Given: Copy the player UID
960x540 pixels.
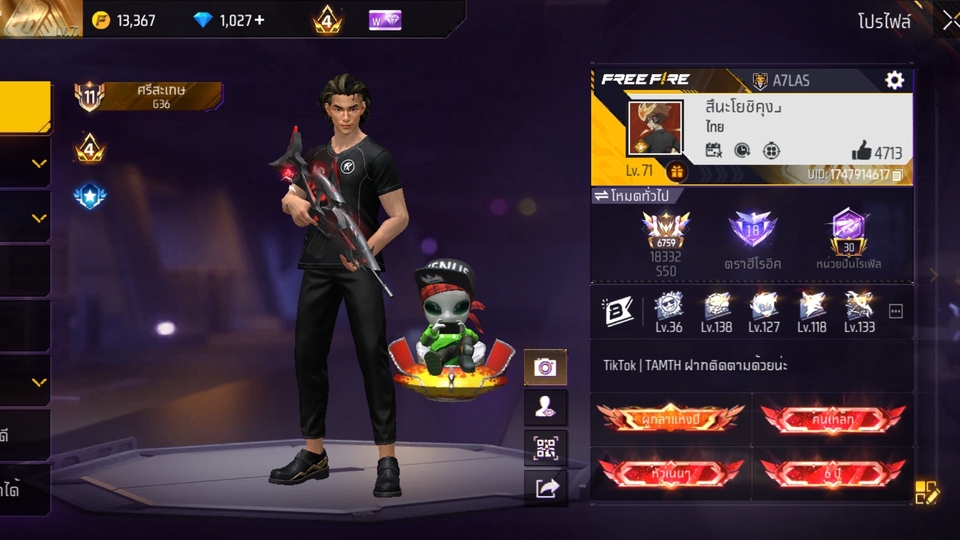Looking at the screenshot, I should (897, 175).
